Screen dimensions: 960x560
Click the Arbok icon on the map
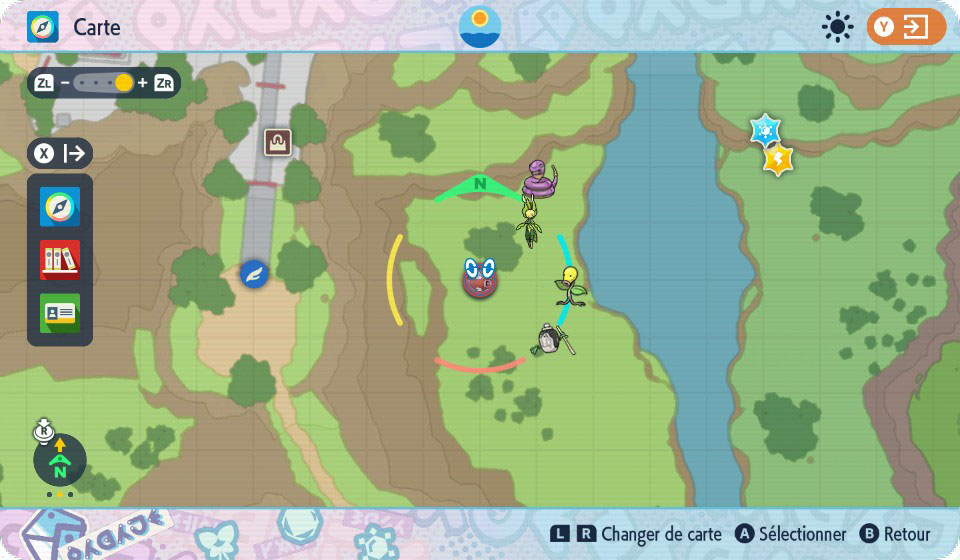(x=541, y=180)
